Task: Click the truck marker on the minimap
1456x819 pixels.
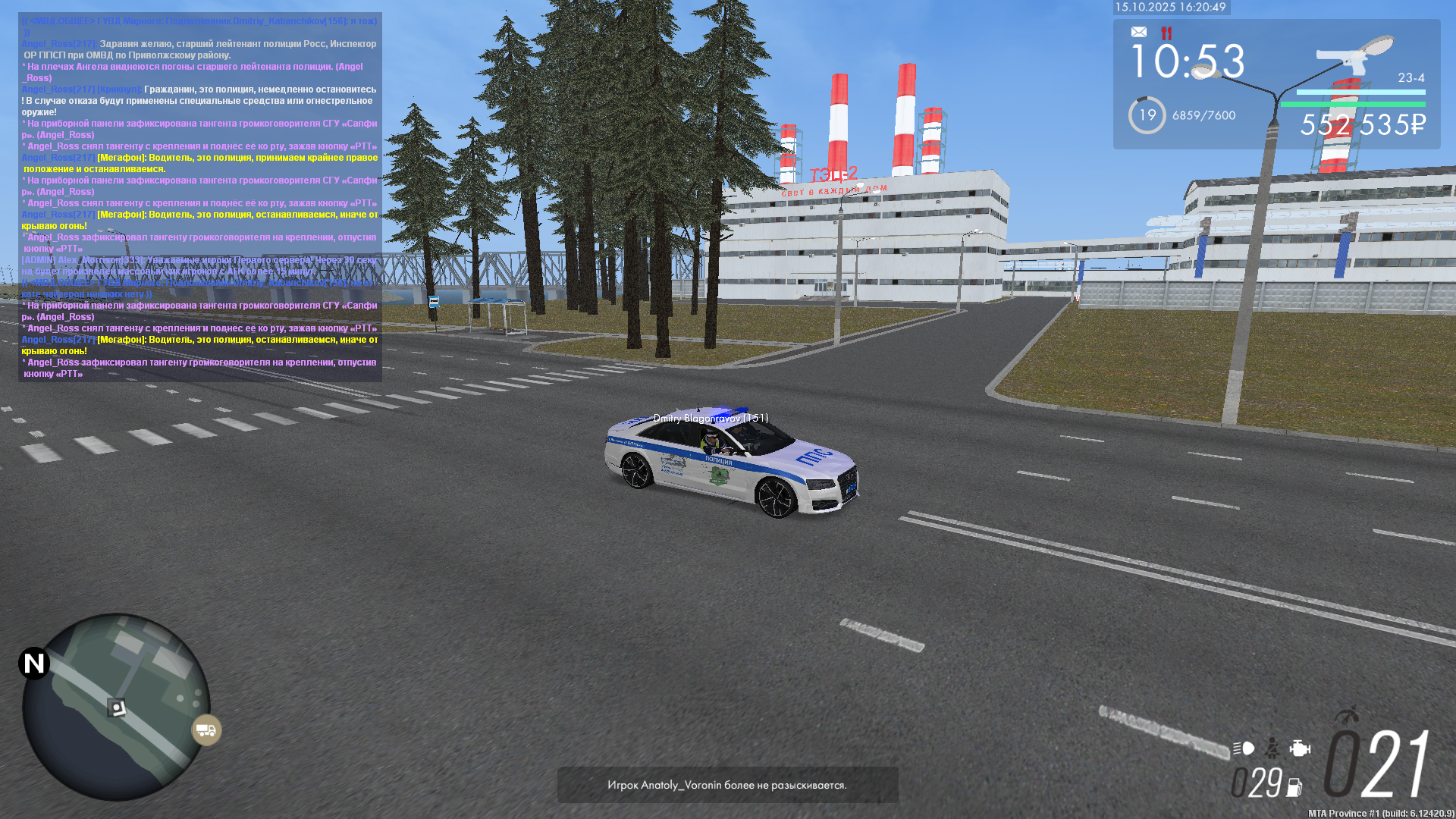Action: [206, 730]
